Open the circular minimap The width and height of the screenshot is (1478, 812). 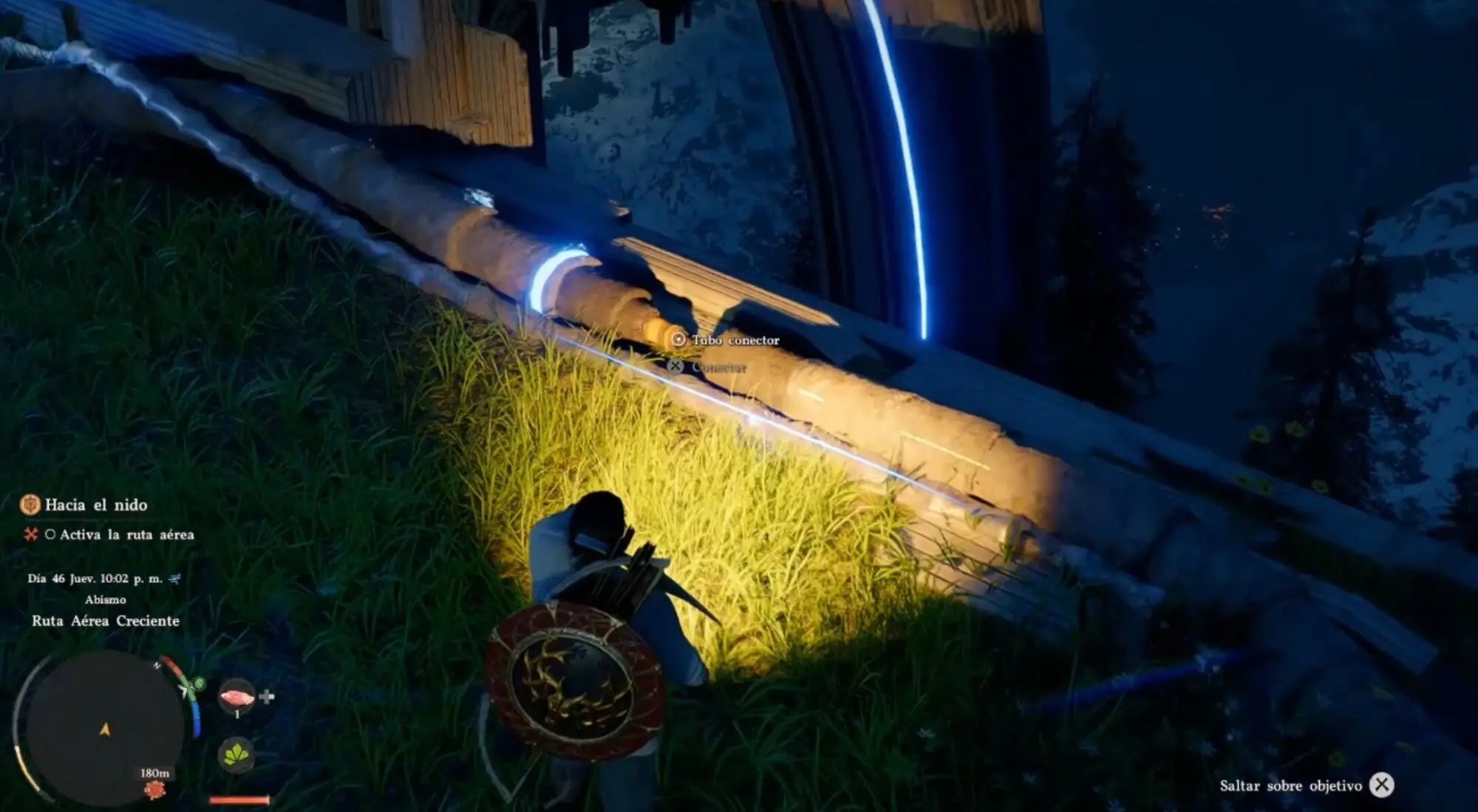(103, 728)
